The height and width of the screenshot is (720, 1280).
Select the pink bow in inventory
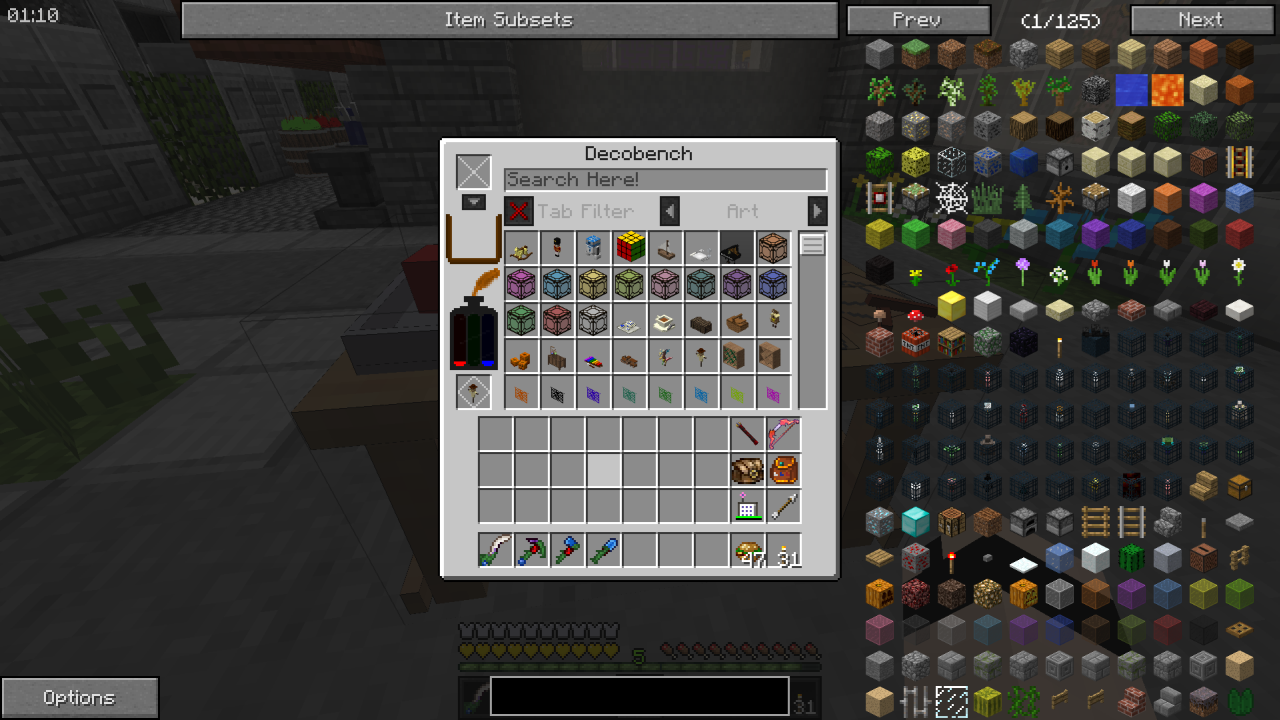pyautogui.click(x=783, y=434)
